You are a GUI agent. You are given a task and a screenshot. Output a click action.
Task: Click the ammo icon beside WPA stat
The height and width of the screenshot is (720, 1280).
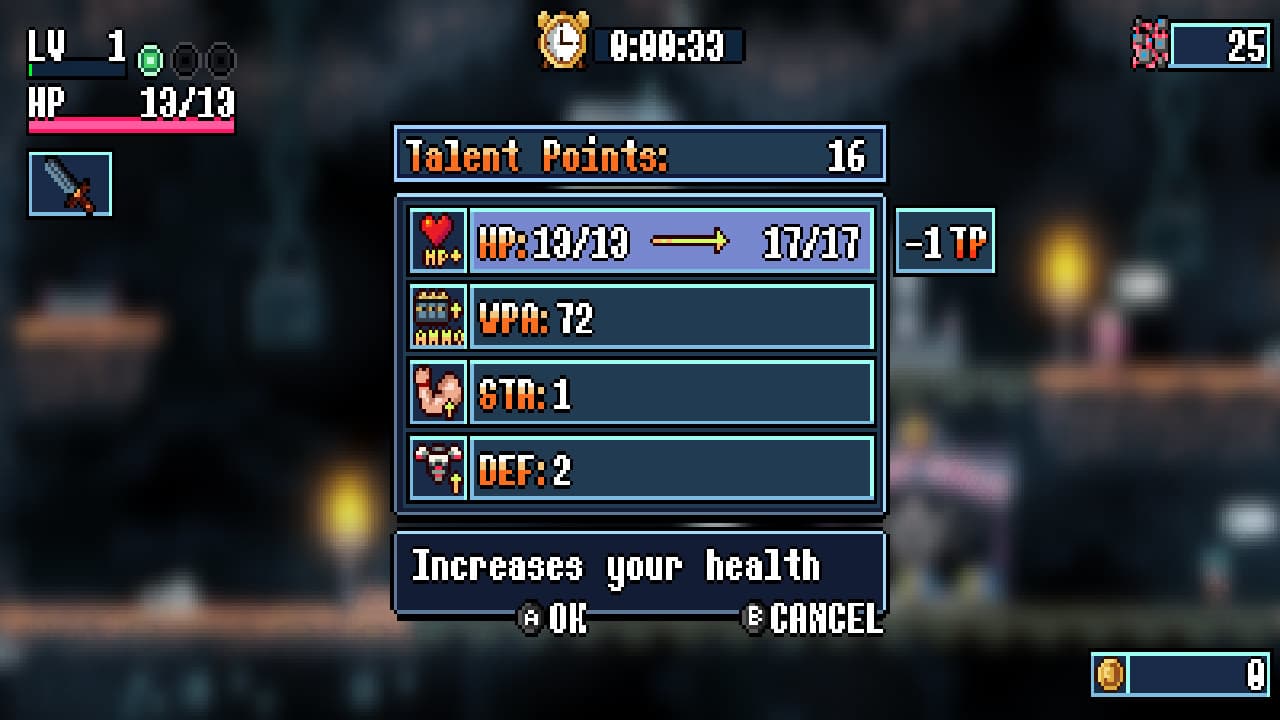tap(437, 316)
